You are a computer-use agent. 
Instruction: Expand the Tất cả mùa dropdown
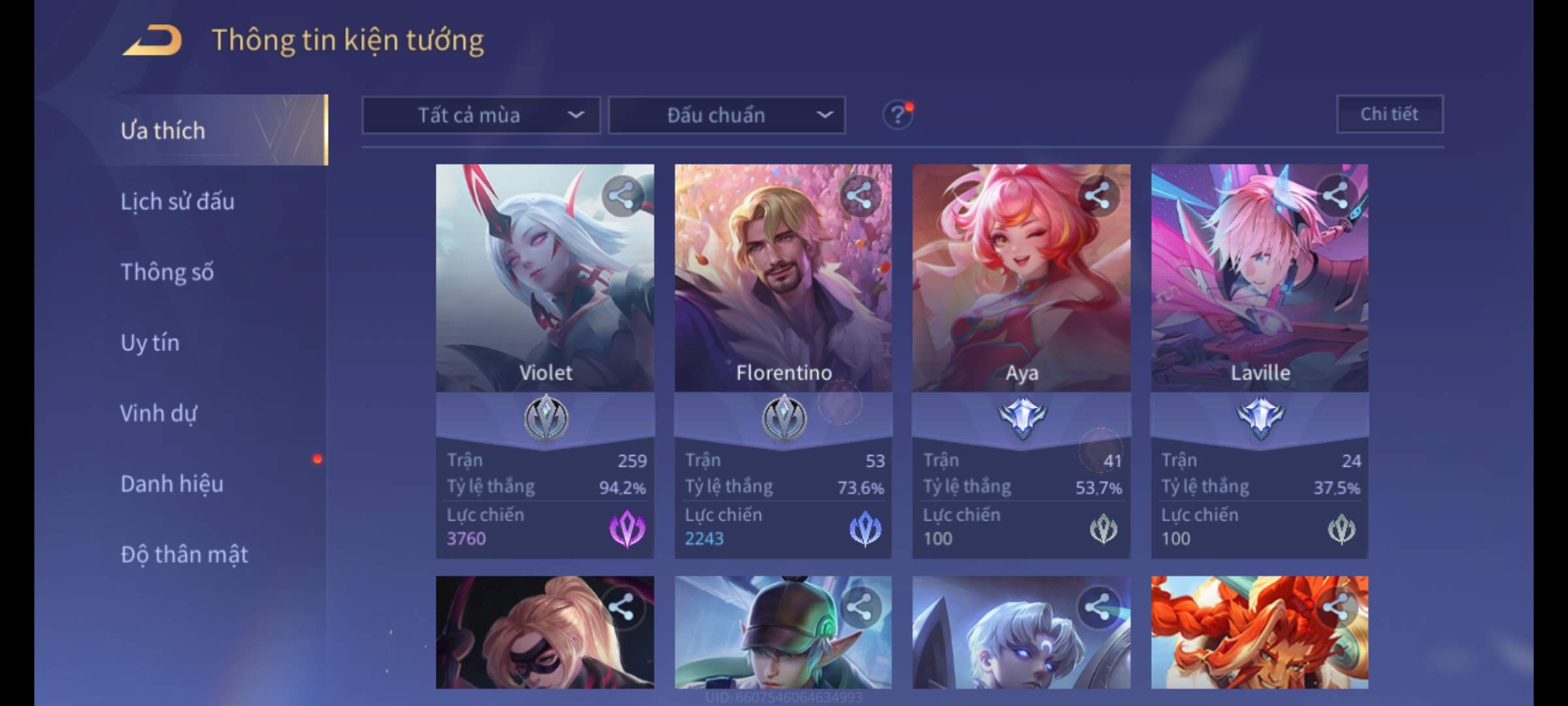tap(481, 116)
